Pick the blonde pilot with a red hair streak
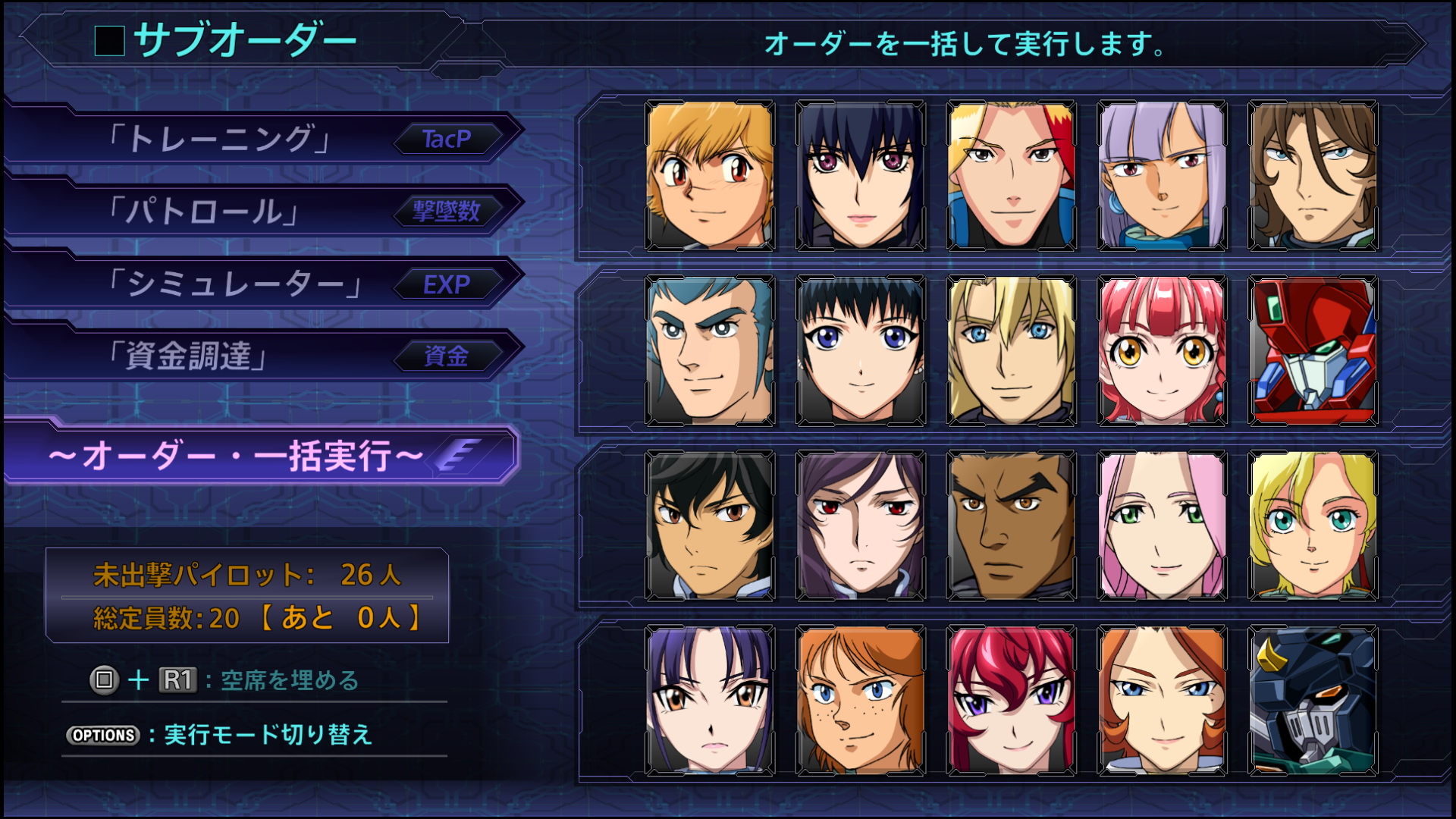The width and height of the screenshot is (1456, 819). 1011,176
